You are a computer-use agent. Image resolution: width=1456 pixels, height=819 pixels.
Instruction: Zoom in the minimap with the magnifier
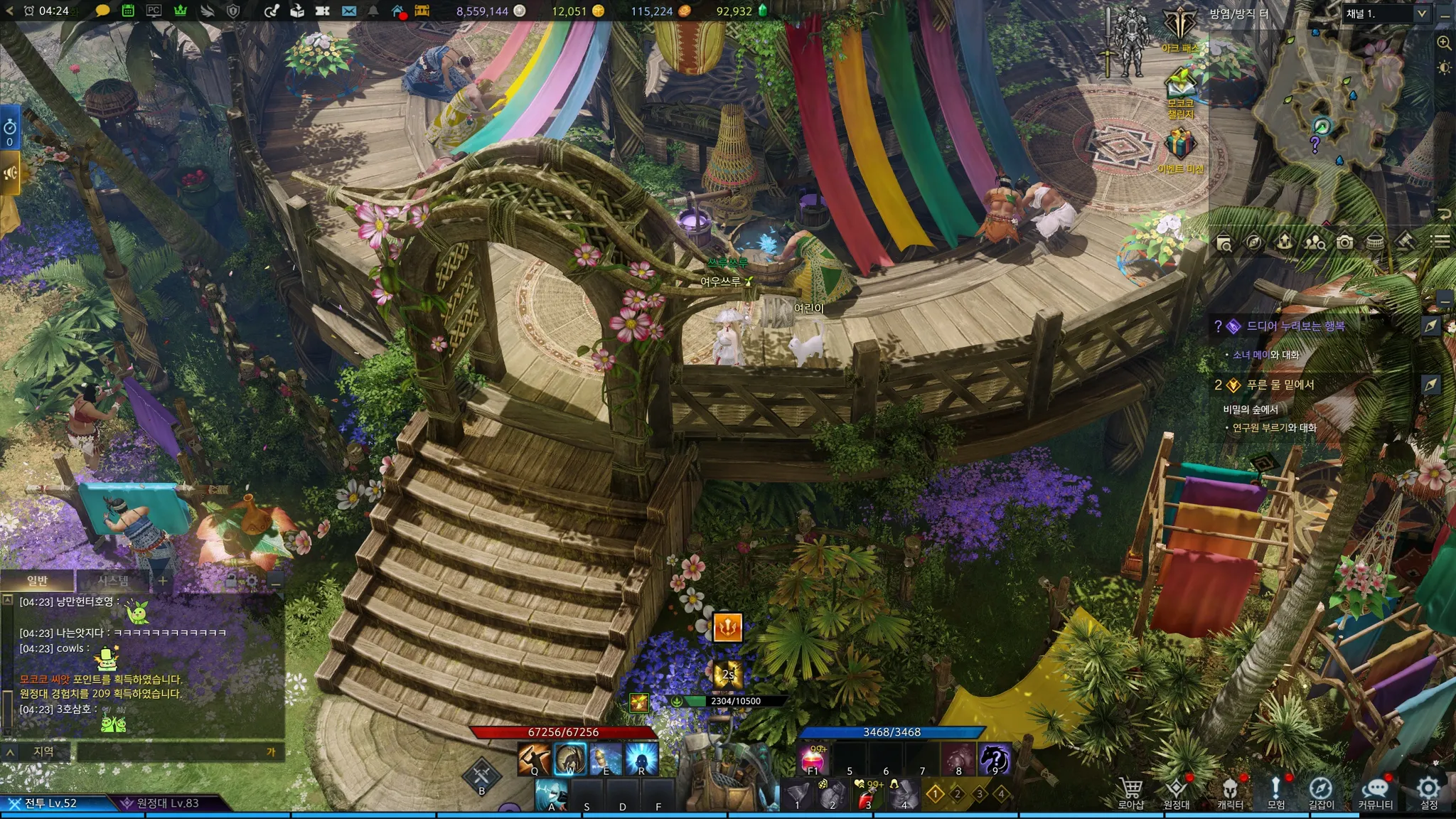point(1444,43)
